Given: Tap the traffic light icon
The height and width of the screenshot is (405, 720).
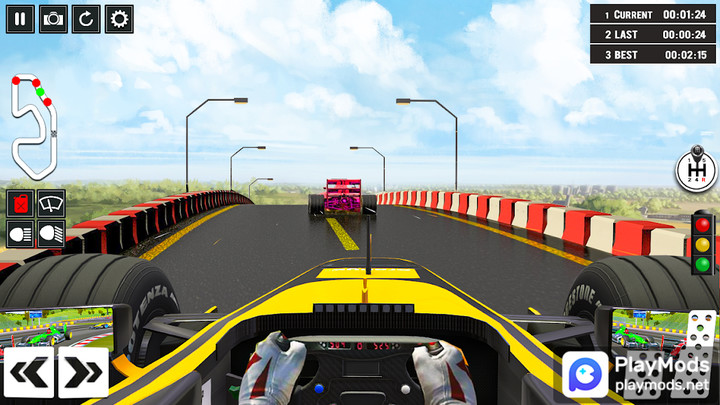Looking at the screenshot, I should click(703, 242).
